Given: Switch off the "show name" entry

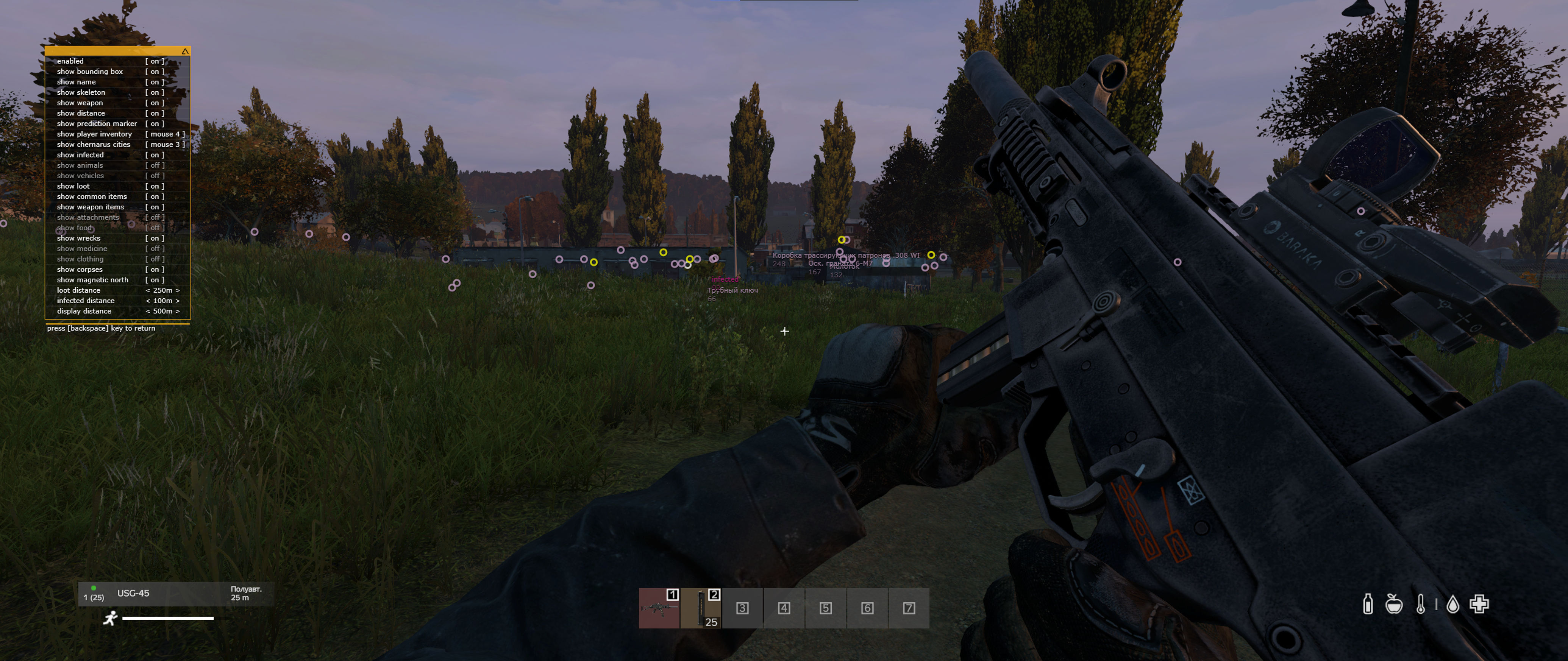Looking at the screenshot, I should [155, 82].
